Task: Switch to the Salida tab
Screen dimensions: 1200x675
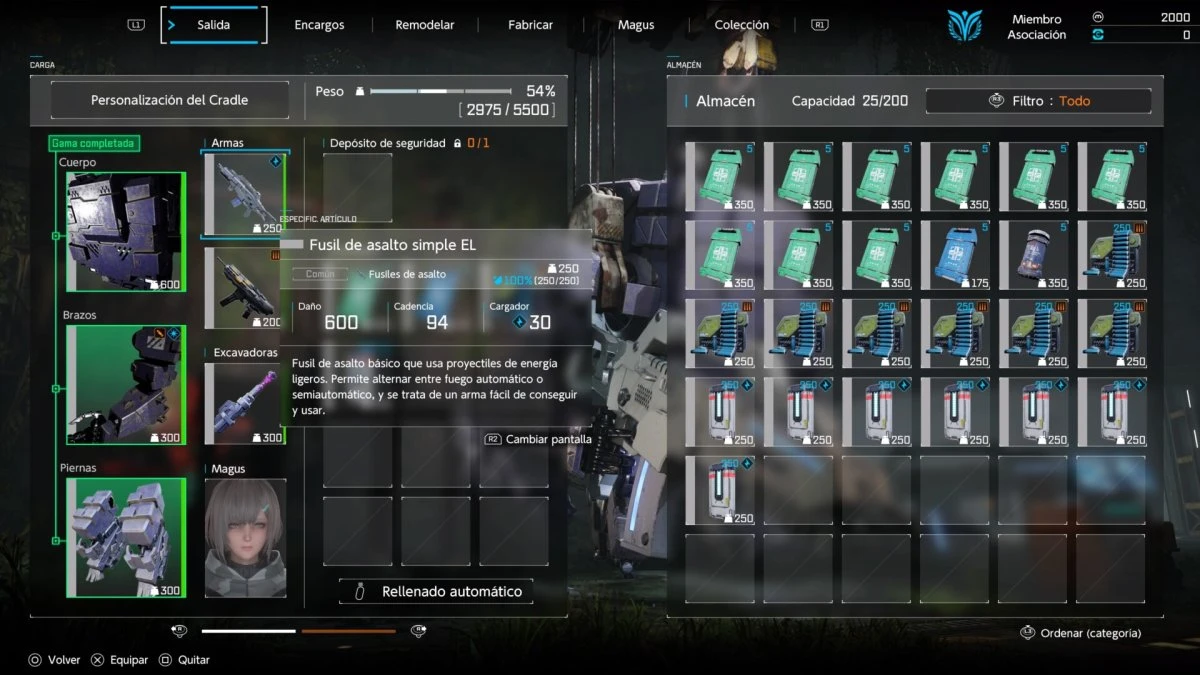Action: [214, 25]
